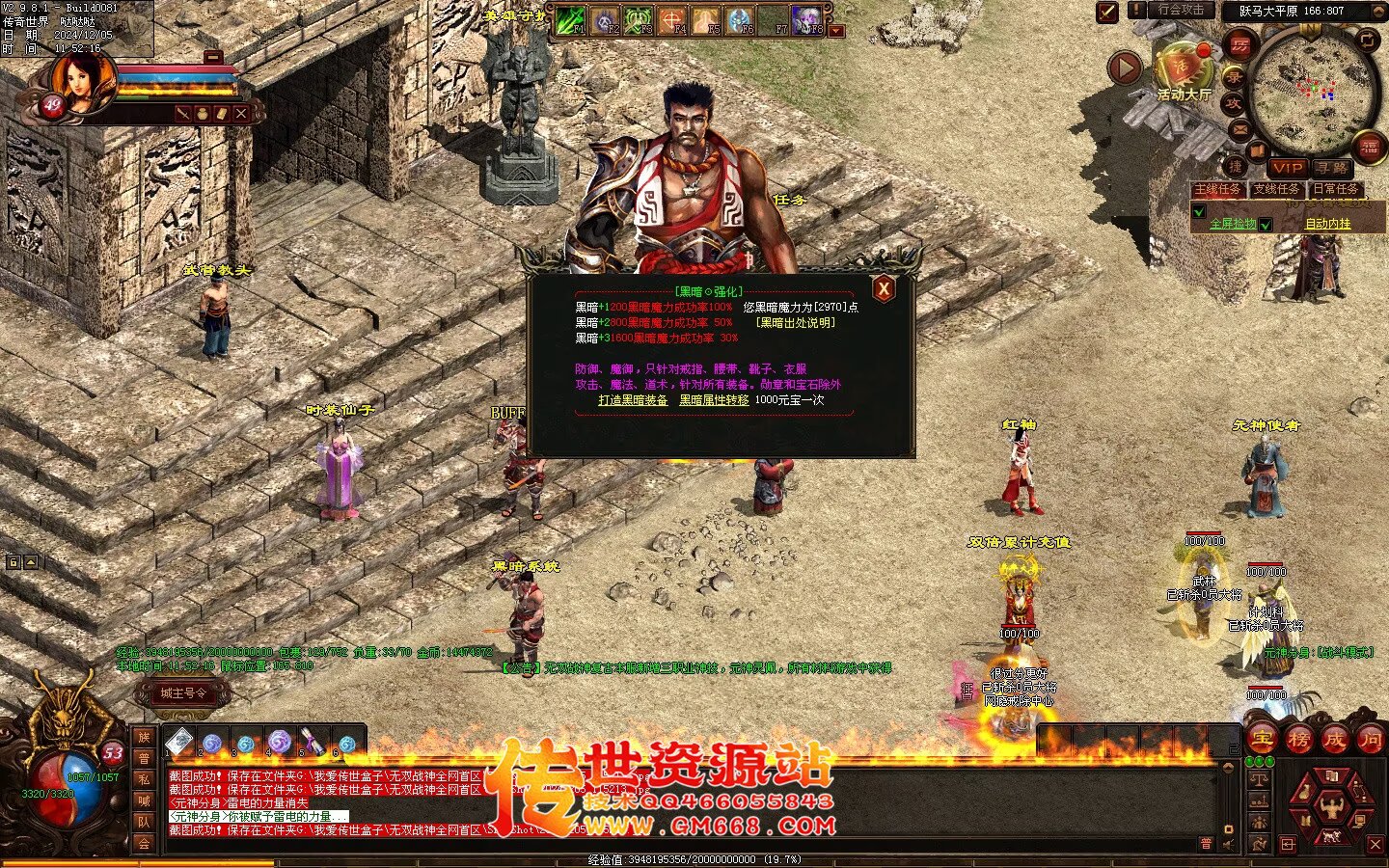Open the 自动内挂 auto-play link

(1328, 224)
